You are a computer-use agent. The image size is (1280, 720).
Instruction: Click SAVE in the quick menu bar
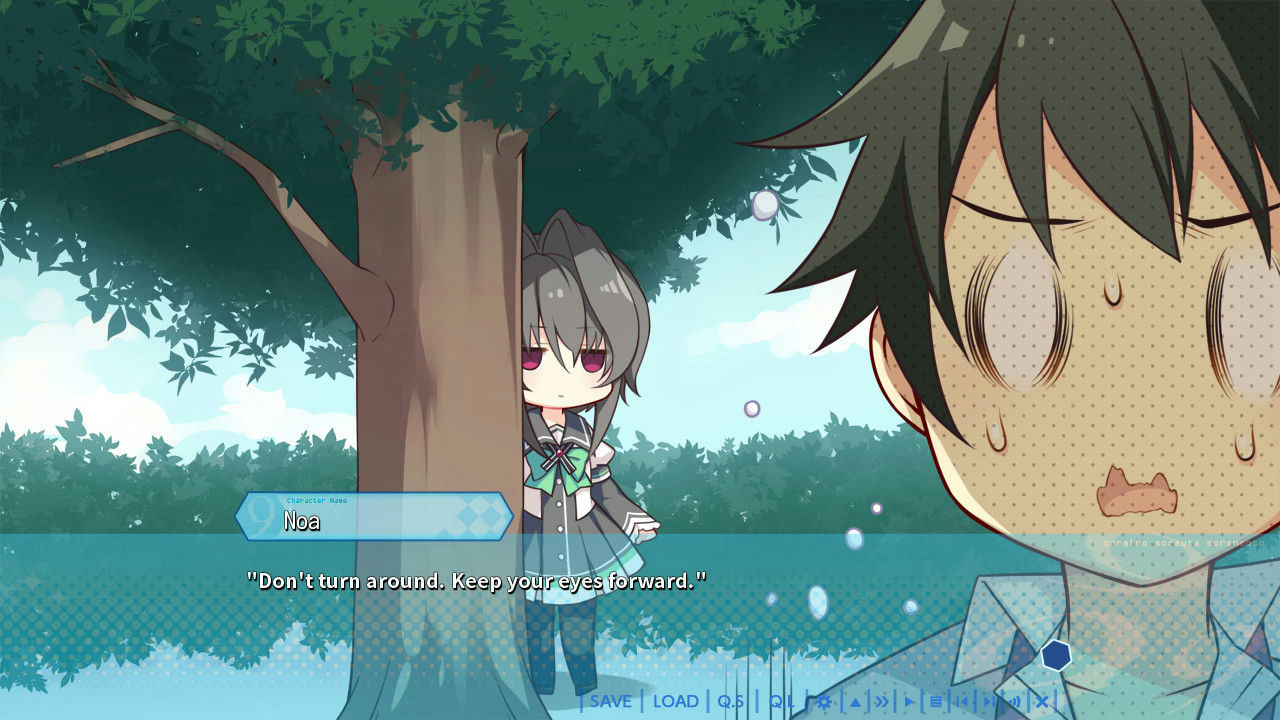coord(610,703)
